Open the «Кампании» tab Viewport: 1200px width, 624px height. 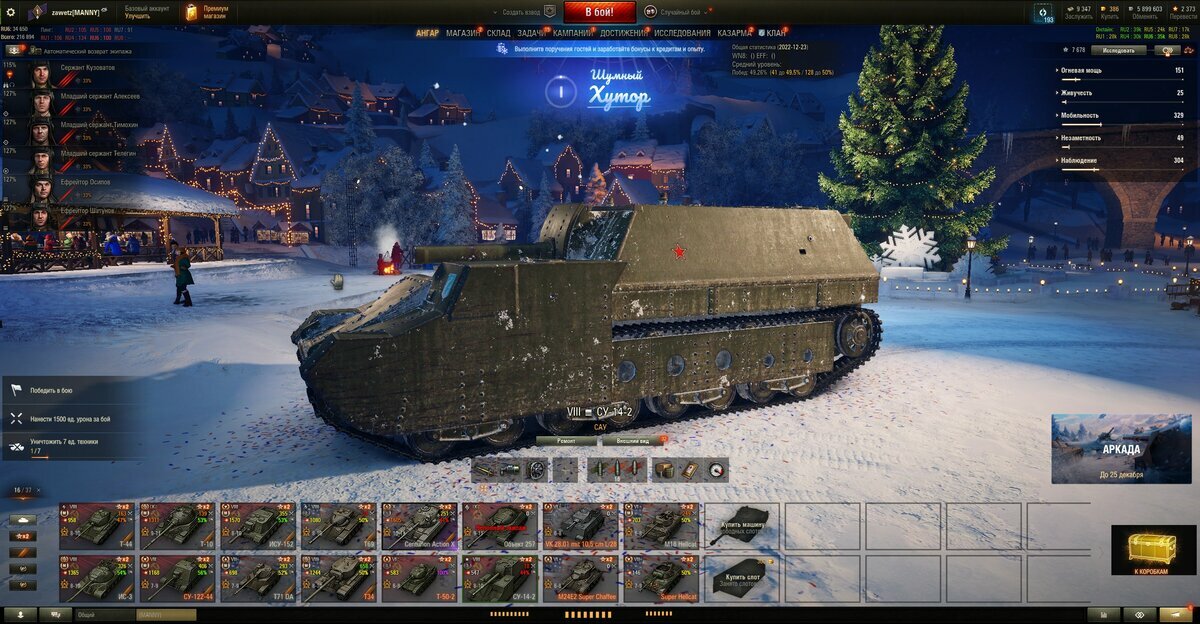(572, 33)
